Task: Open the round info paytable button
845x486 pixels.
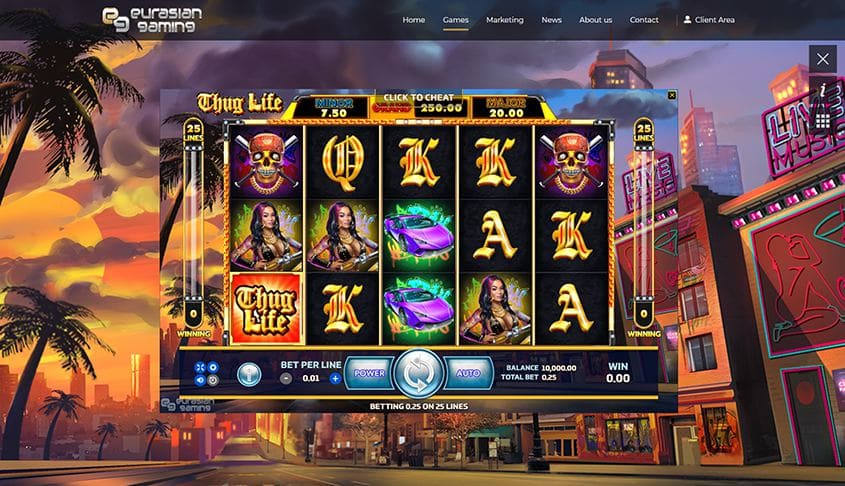Action: 248,373
